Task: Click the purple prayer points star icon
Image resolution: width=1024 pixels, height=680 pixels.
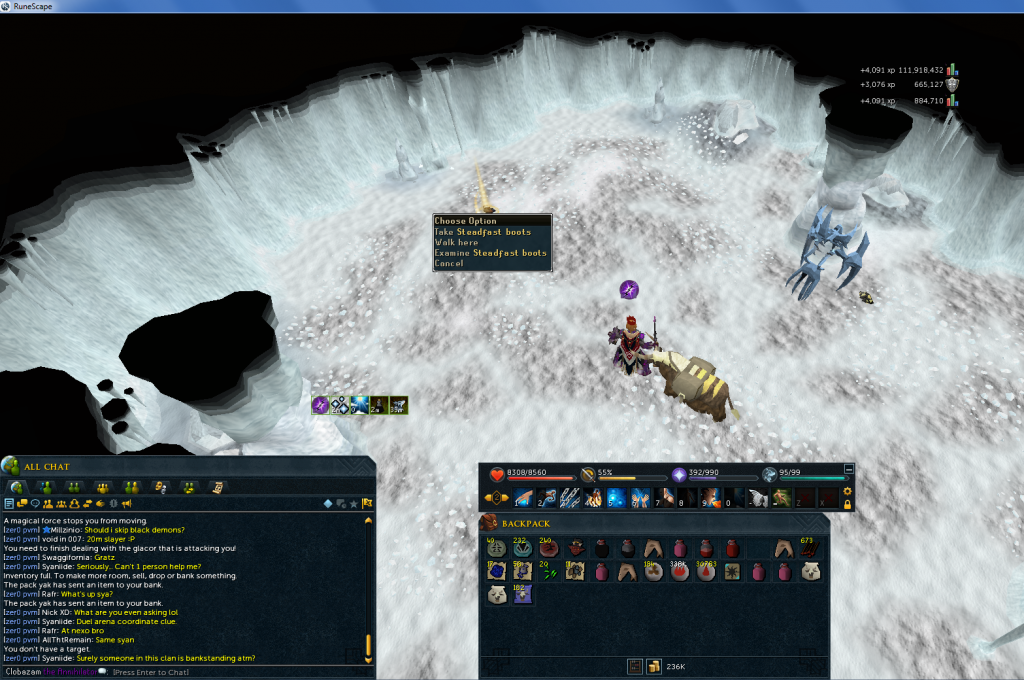Action: click(680, 476)
